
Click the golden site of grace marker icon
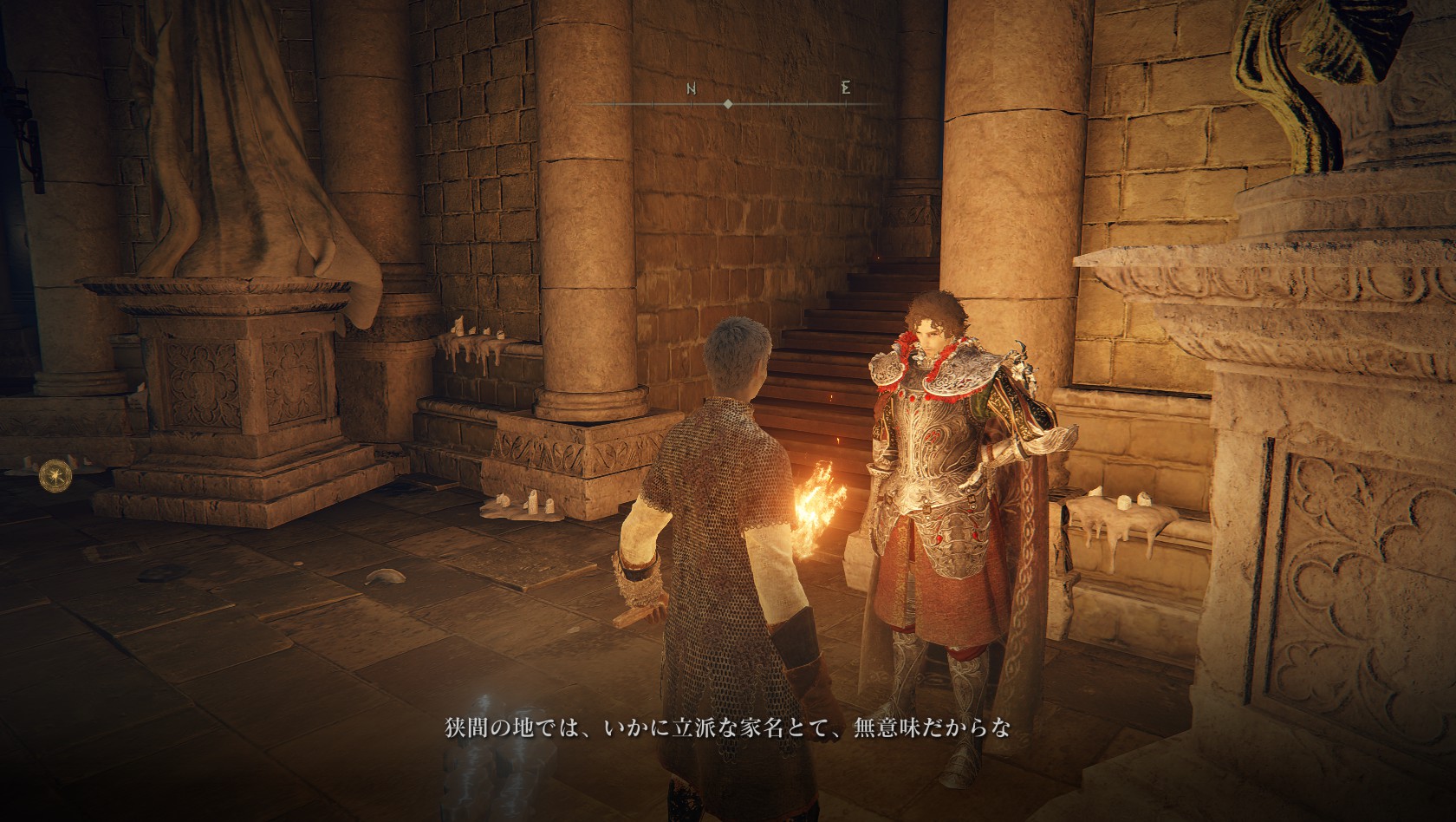point(52,473)
